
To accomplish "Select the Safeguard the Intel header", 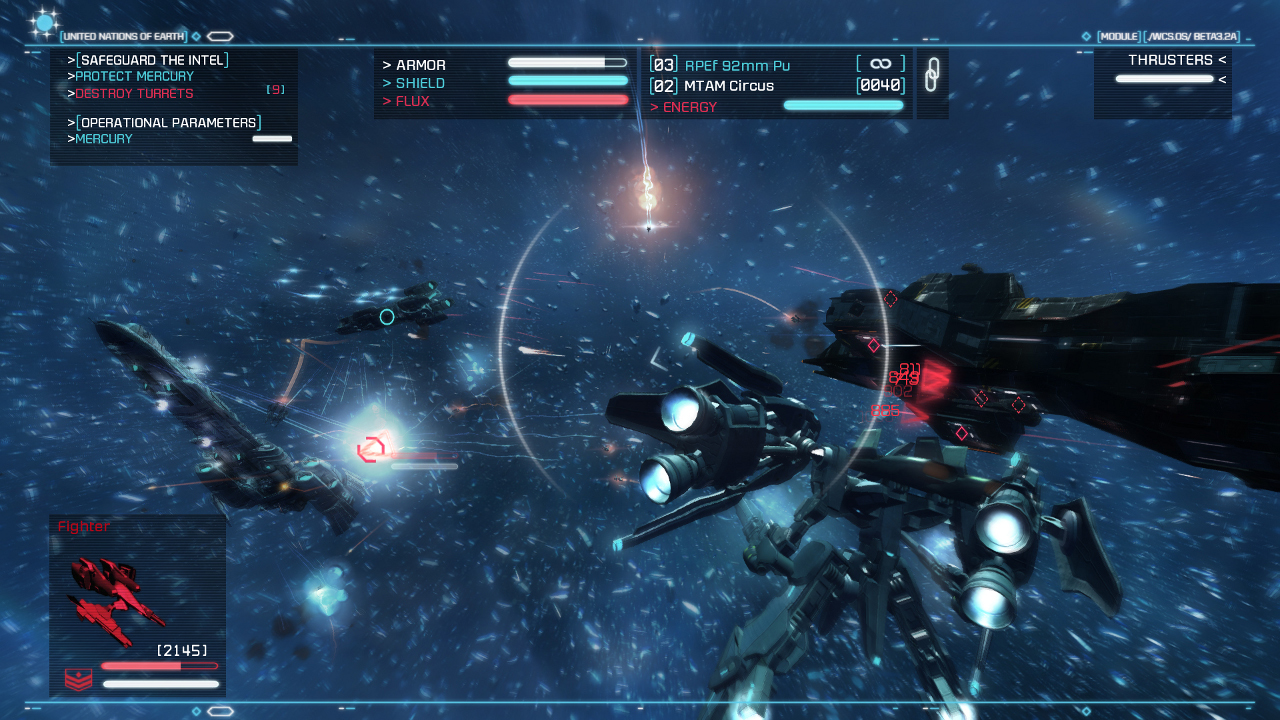I will coord(154,60).
